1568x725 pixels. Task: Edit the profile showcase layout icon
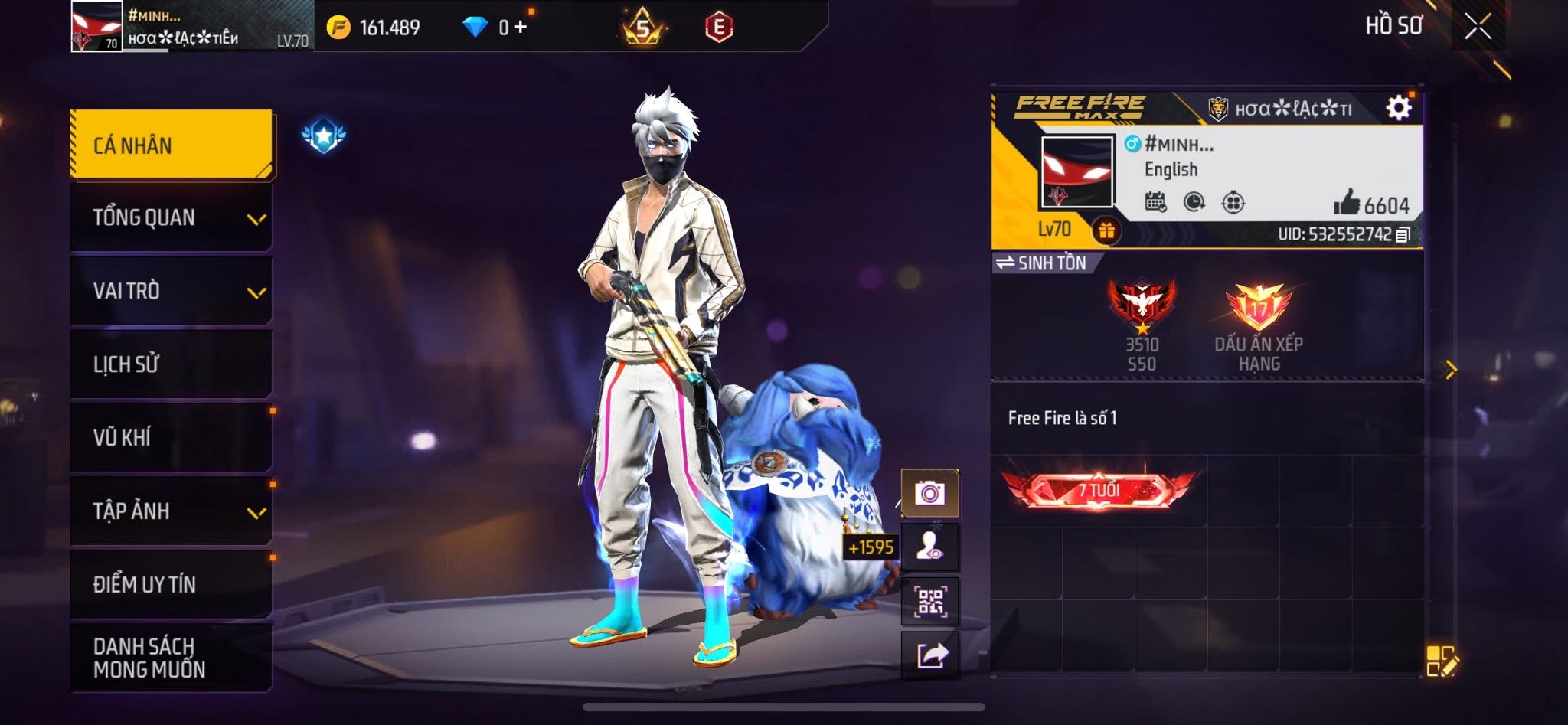tap(1442, 661)
